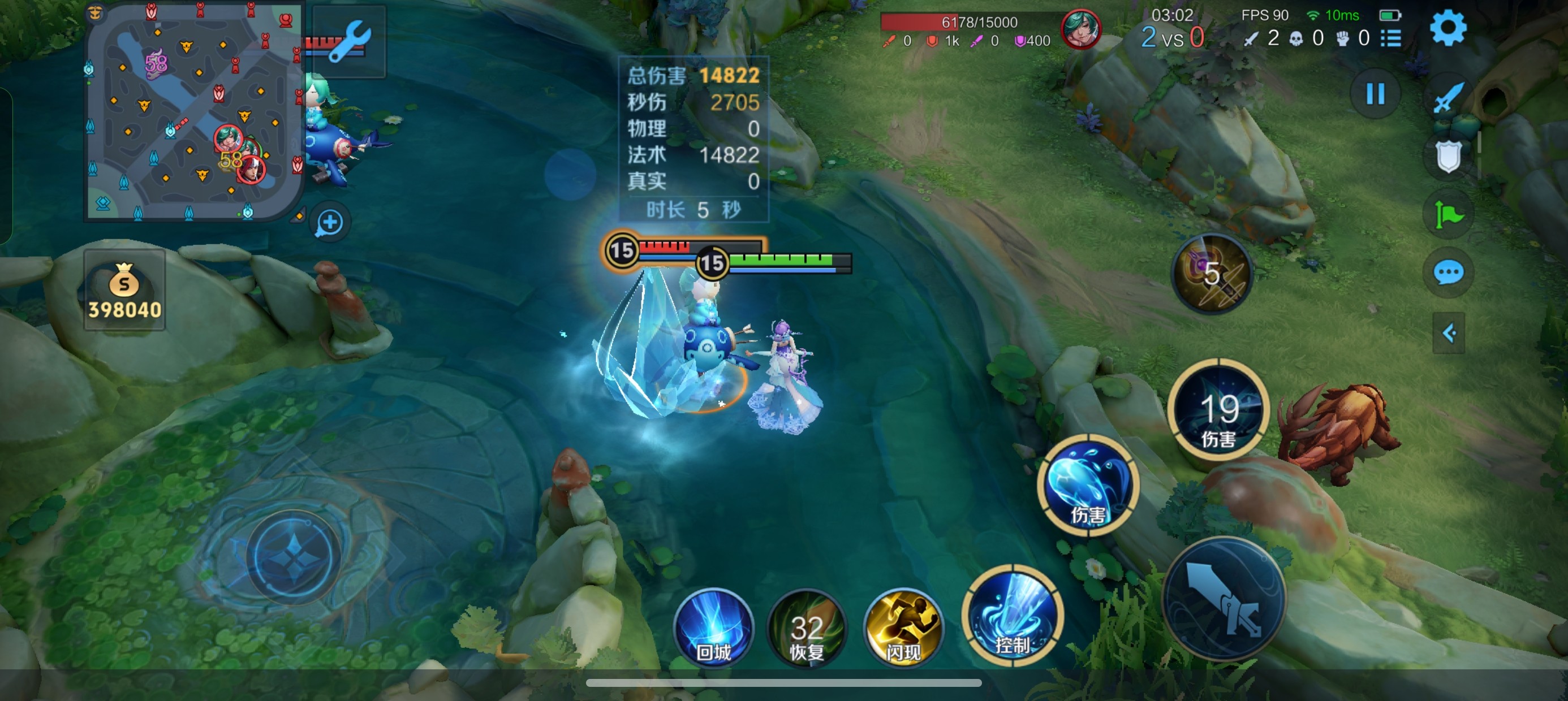
Task: Click the minimap
Action: (x=193, y=111)
